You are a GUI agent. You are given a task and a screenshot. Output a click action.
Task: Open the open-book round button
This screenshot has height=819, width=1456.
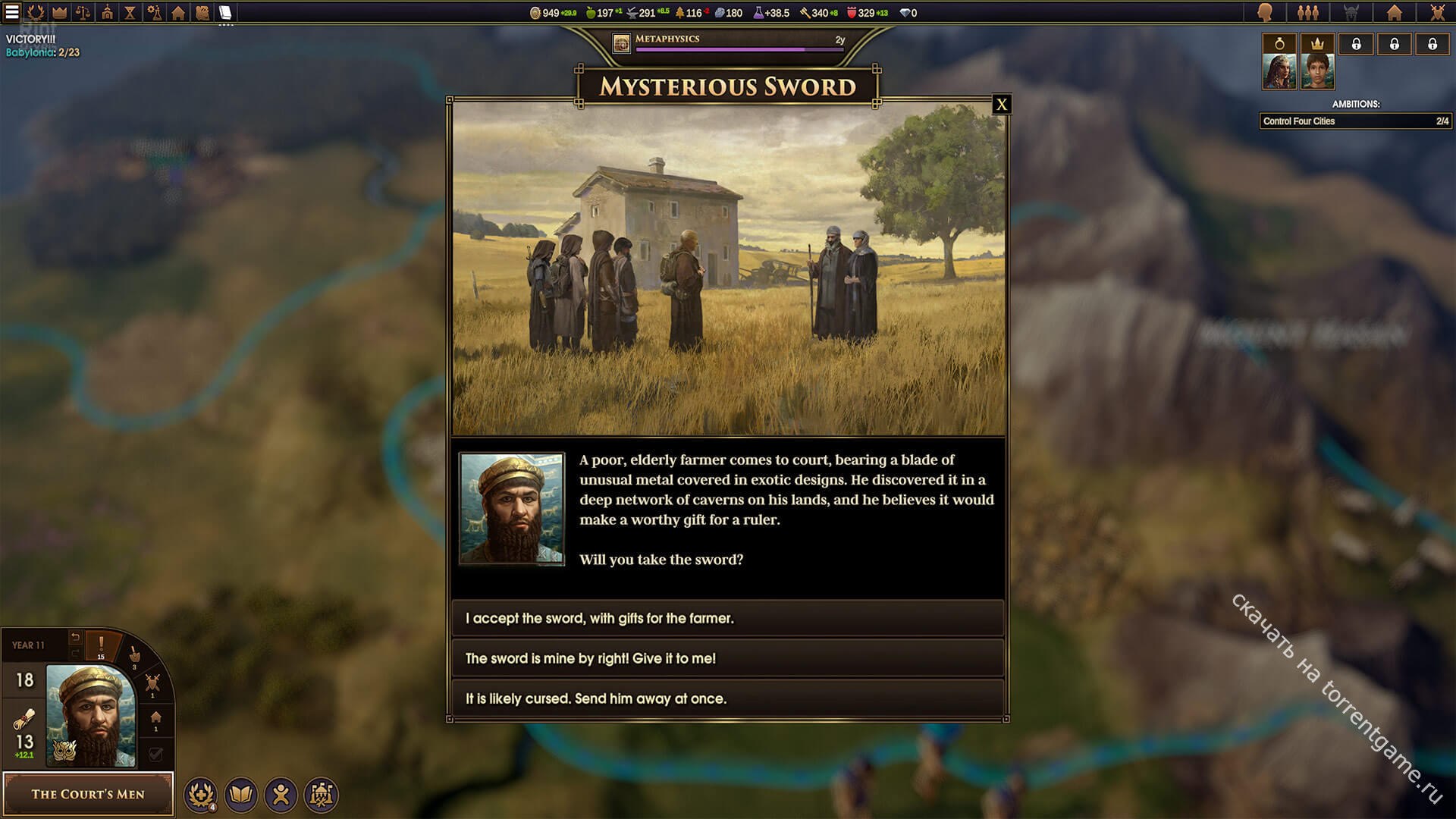point(240,795)
